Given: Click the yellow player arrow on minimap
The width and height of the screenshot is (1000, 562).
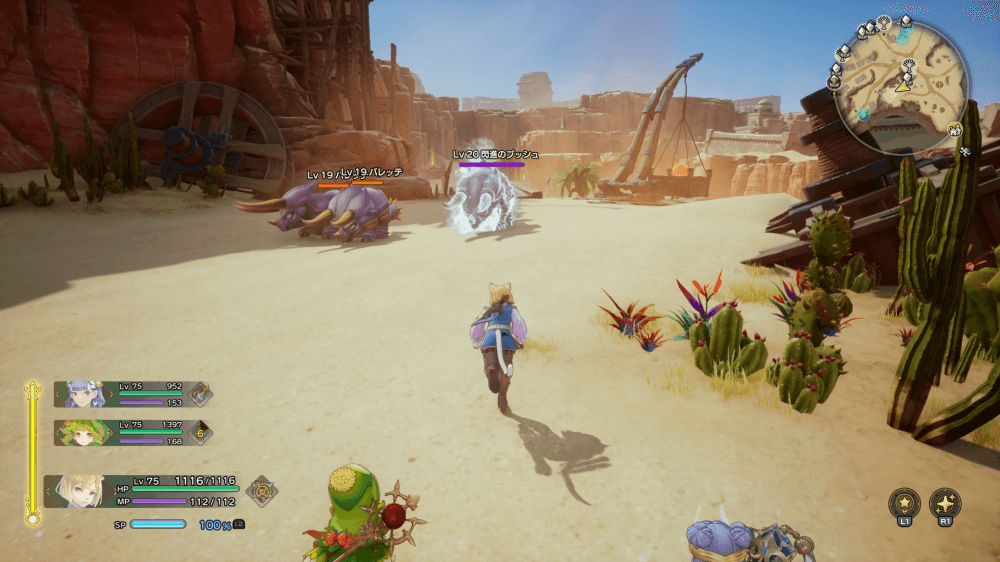Looking at the screenshot, I should (x=901, y=87).
